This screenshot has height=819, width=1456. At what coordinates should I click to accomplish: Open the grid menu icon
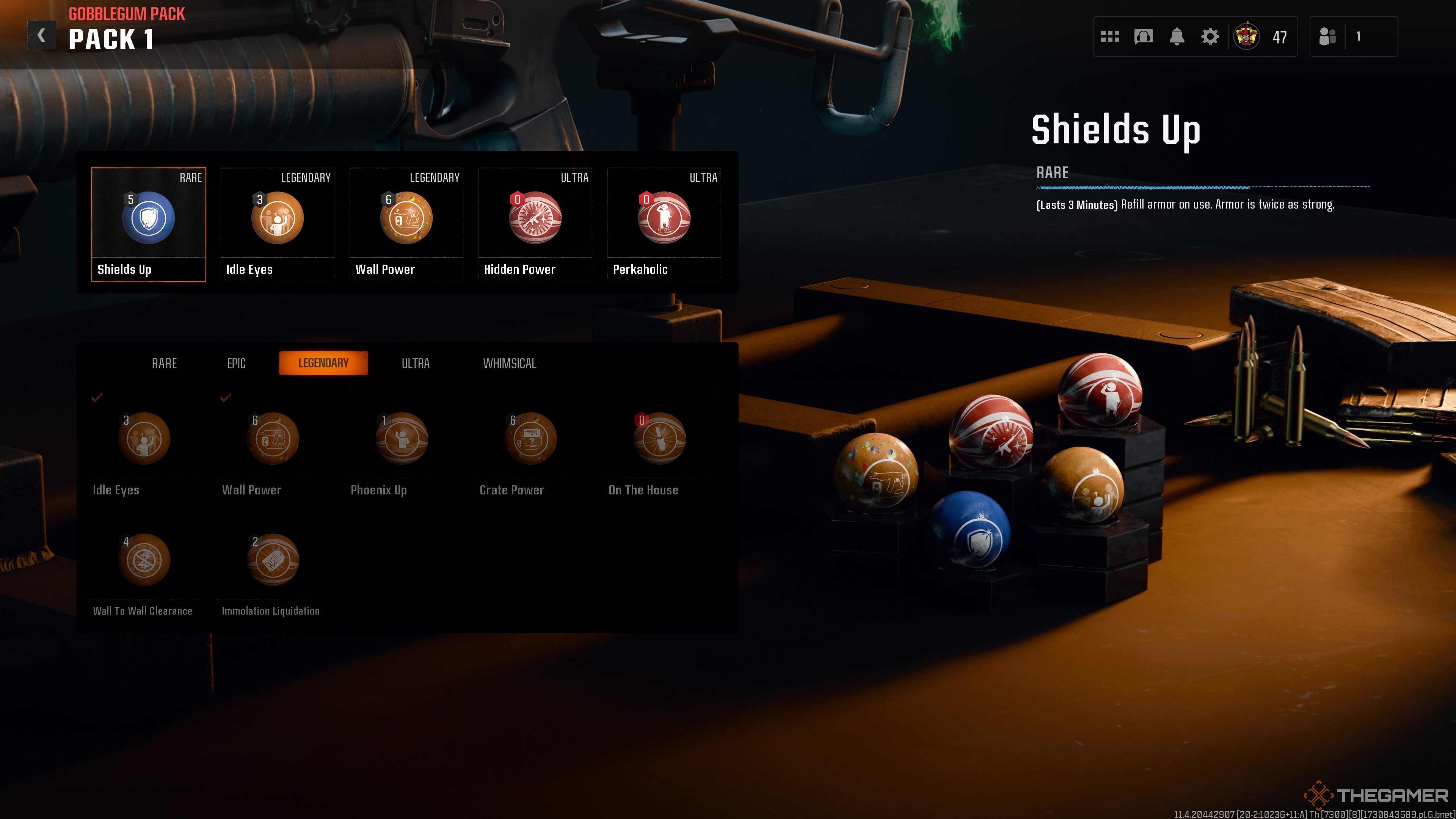pos(1110,37)
